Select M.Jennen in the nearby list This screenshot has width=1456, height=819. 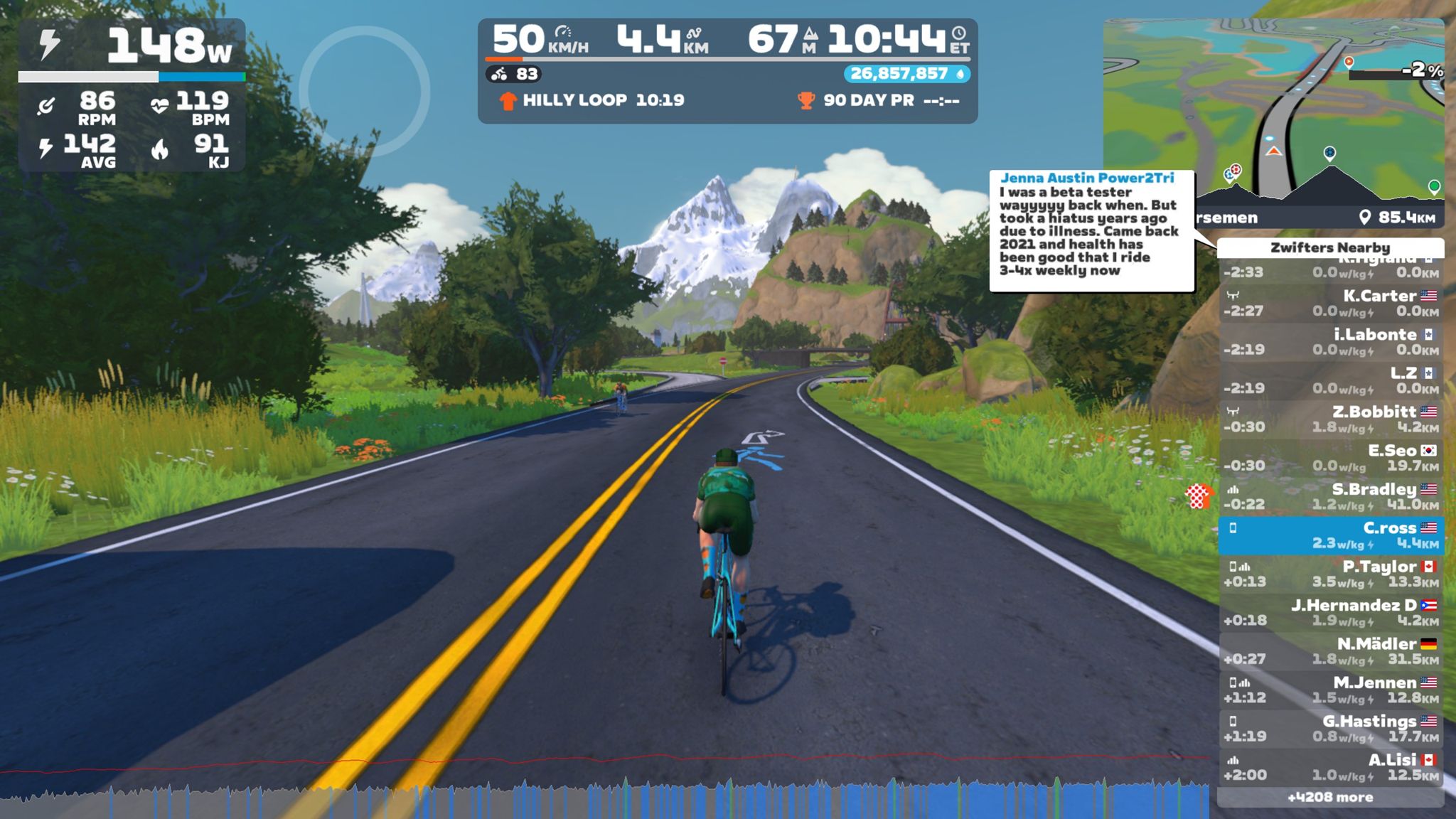(1330, 690)
